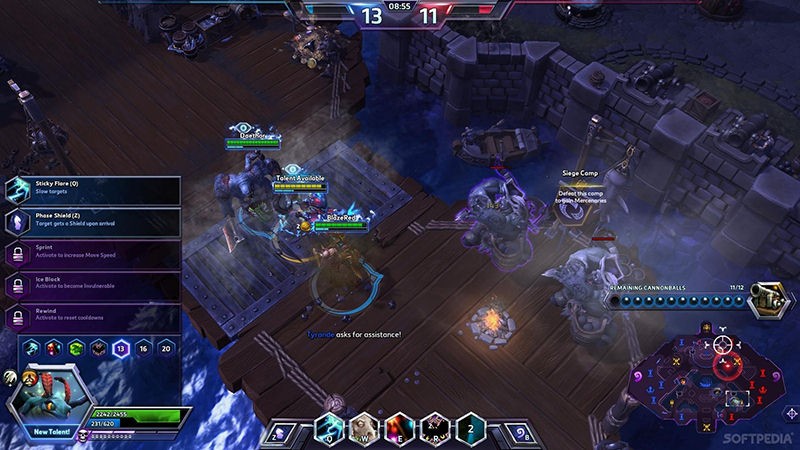Choose the Sticky Flare talent
This screenshot has height=450, width=800.
tap(95, 190)
